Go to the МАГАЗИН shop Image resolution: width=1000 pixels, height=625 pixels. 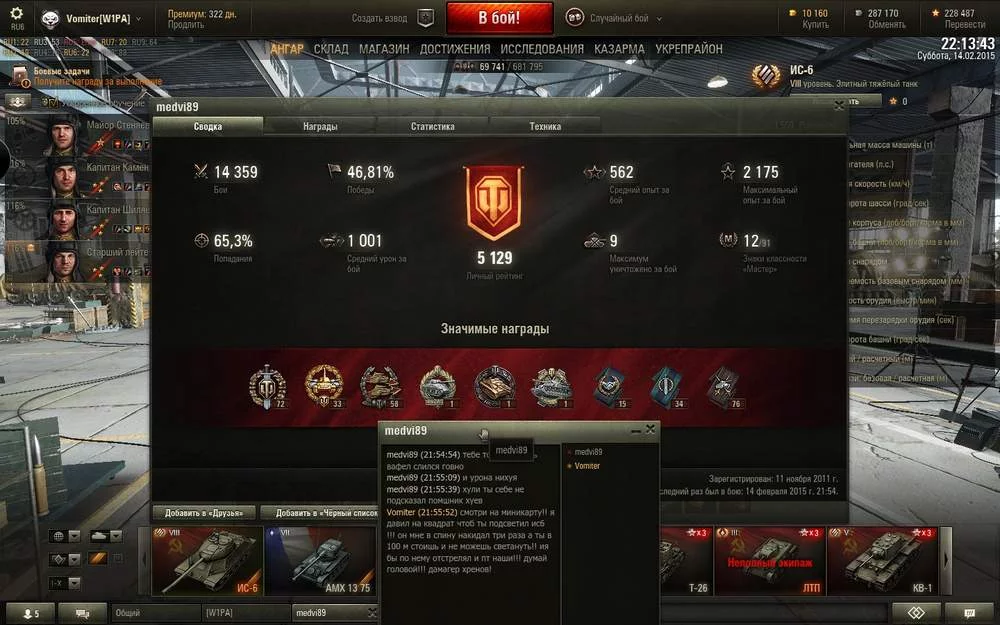pyautogui.click(x=384, y=49)
